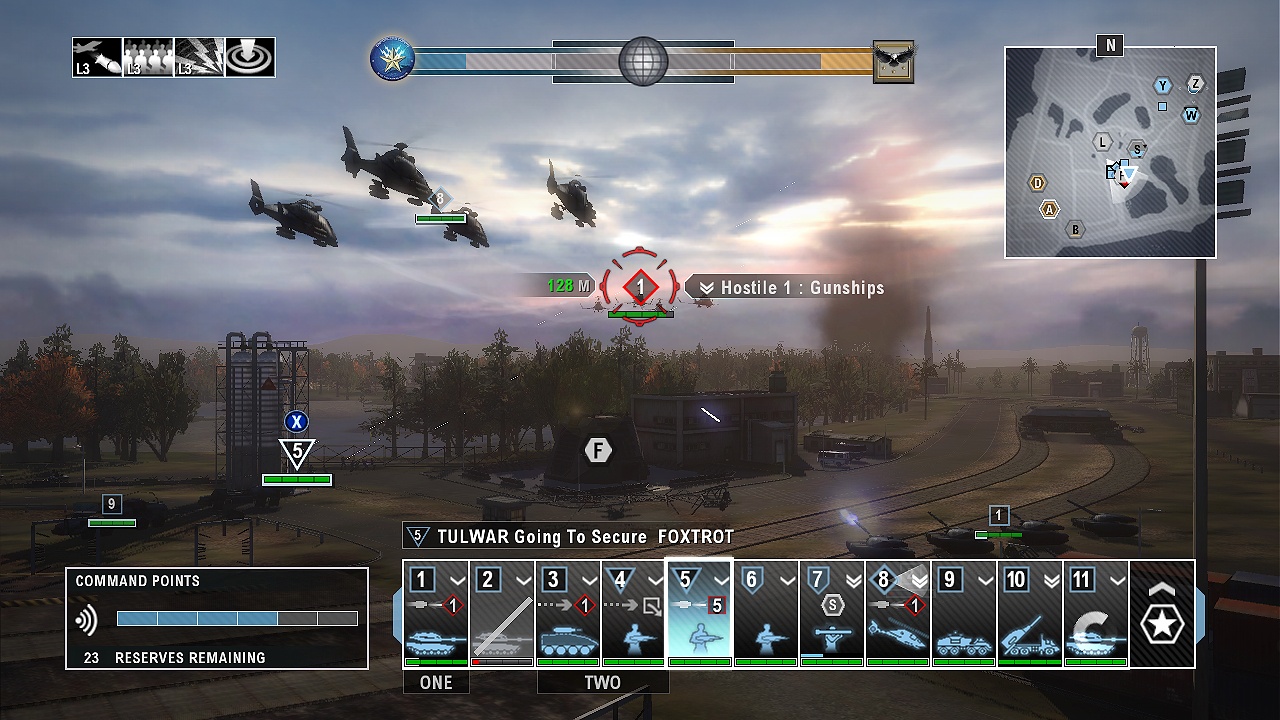Image resolution: width=1280 pixels, height=720 pixels.
Task: Select squad group ONE label
Action: tap(436, 682)
